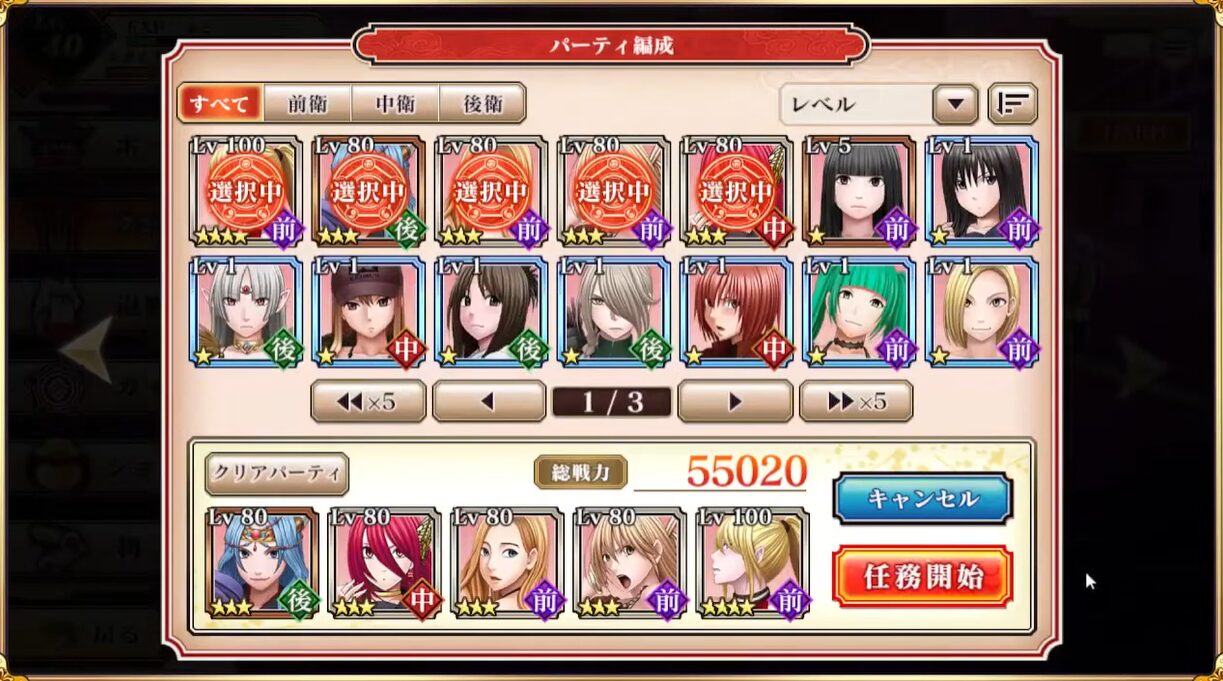Remove the blue-haired party member
Image resolution: width=1223 pixels, height=681 pixels.
pyautogui.click(x=262, y=563)
